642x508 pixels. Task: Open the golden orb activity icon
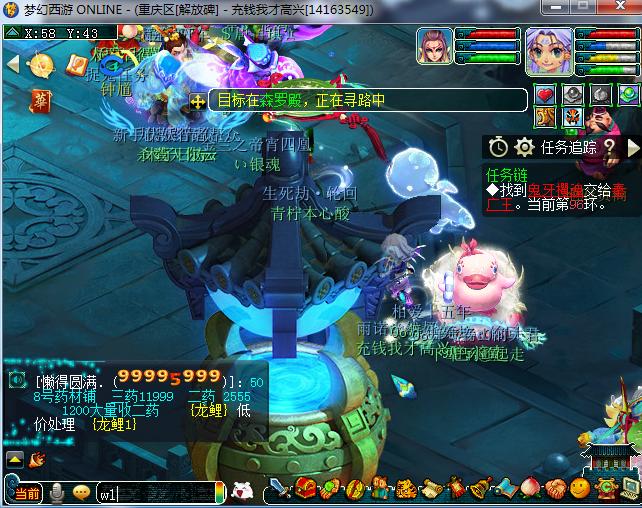(x=42, y=66)
